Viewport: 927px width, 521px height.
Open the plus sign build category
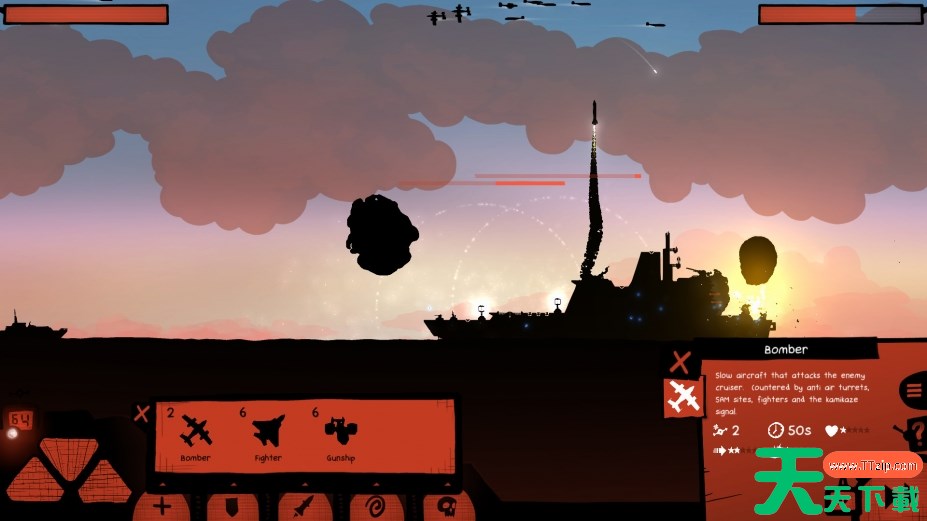pyautogui.click(x=162, y=506)
